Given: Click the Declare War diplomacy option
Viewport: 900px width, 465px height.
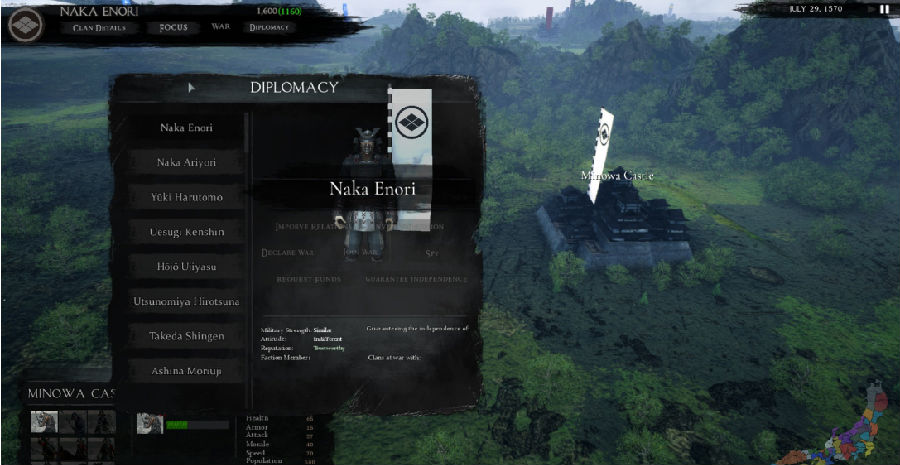Looking at the screenshot, I should (288, 253).
